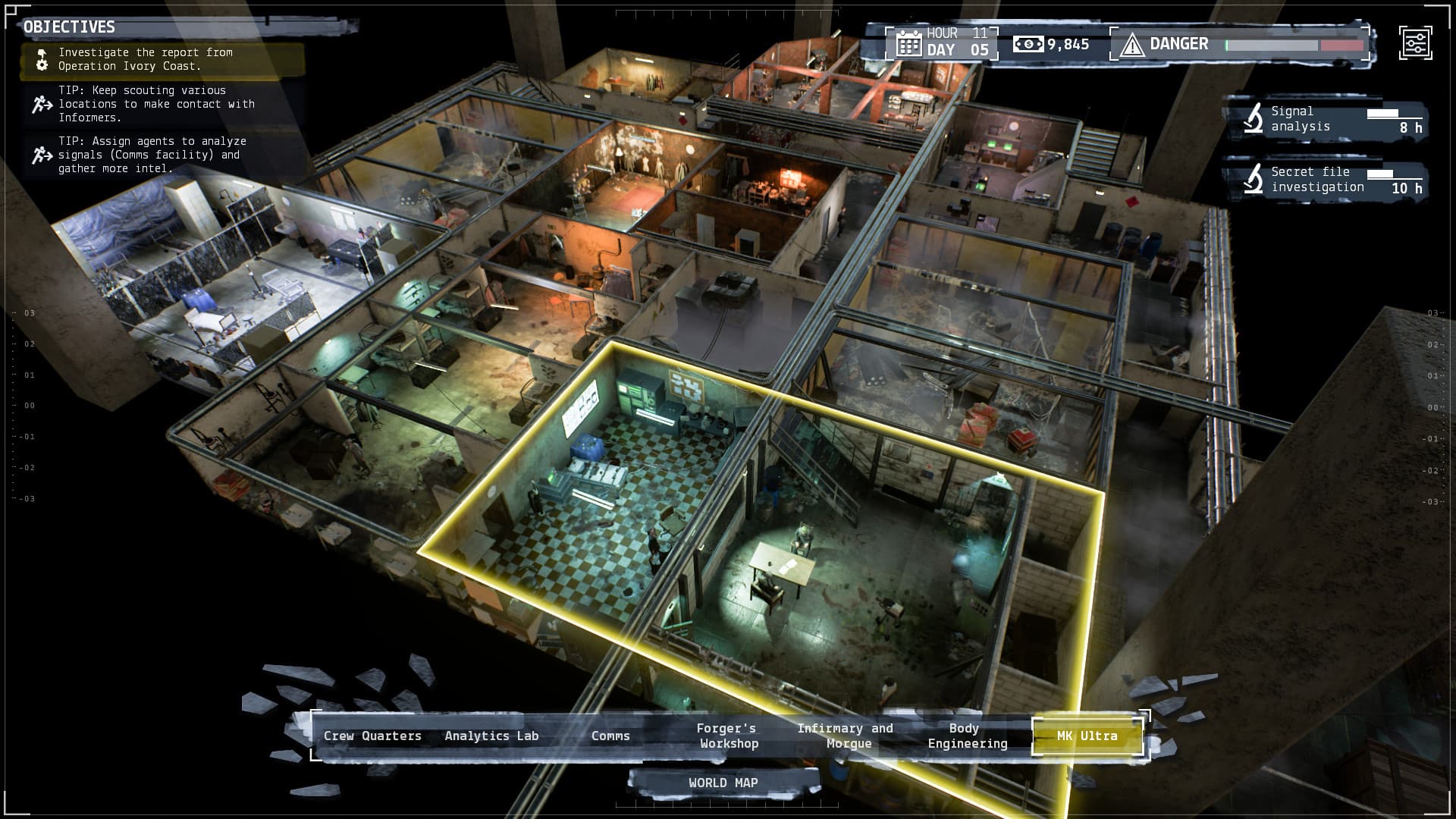Switch to the Crew Quarters facility
This screenshot has height=819, width=1456.
pyautogui.click(x=373, y=736)
